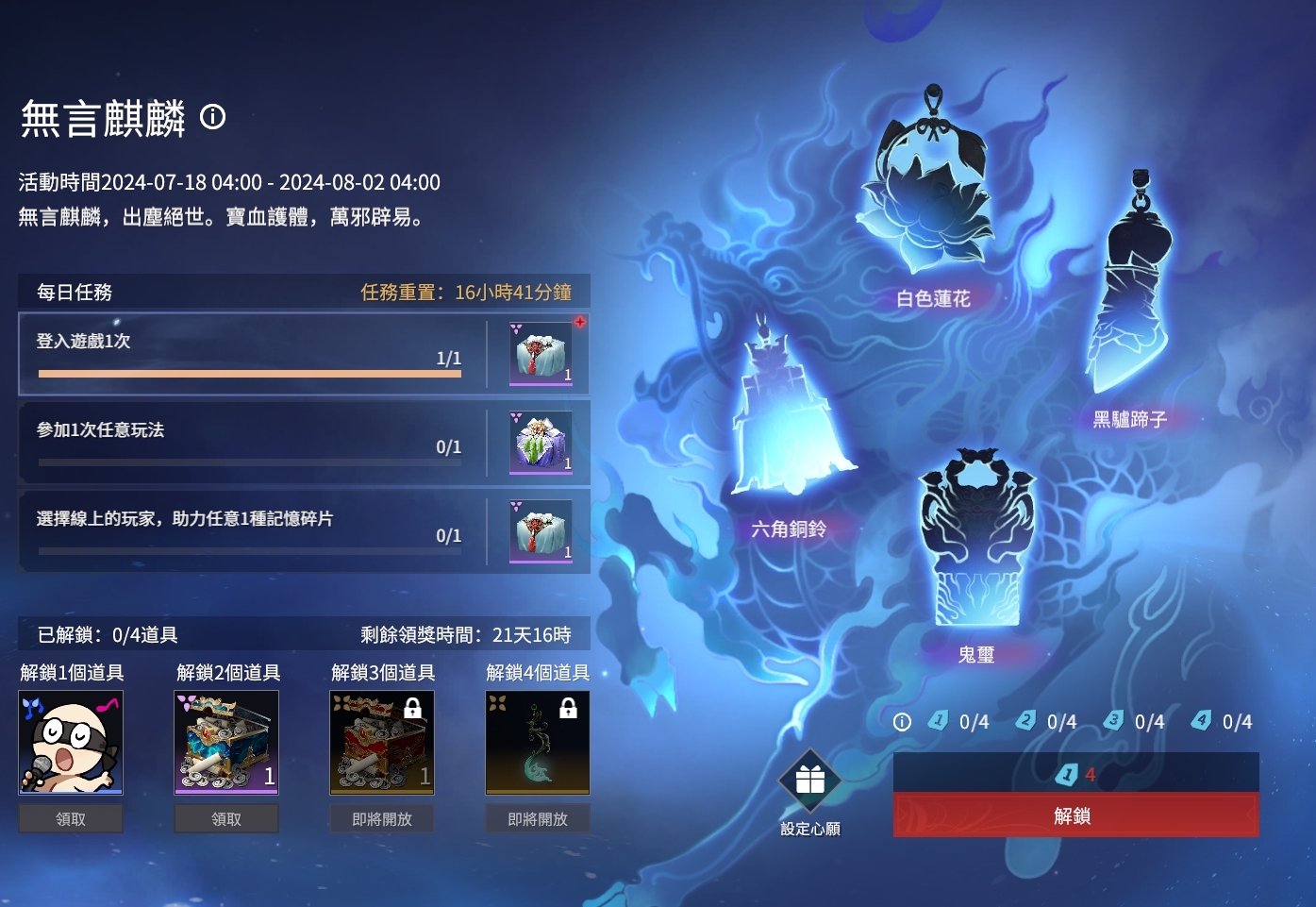
Task: Click 領取 under the singing mascot reward
Action: pos(70,818)
